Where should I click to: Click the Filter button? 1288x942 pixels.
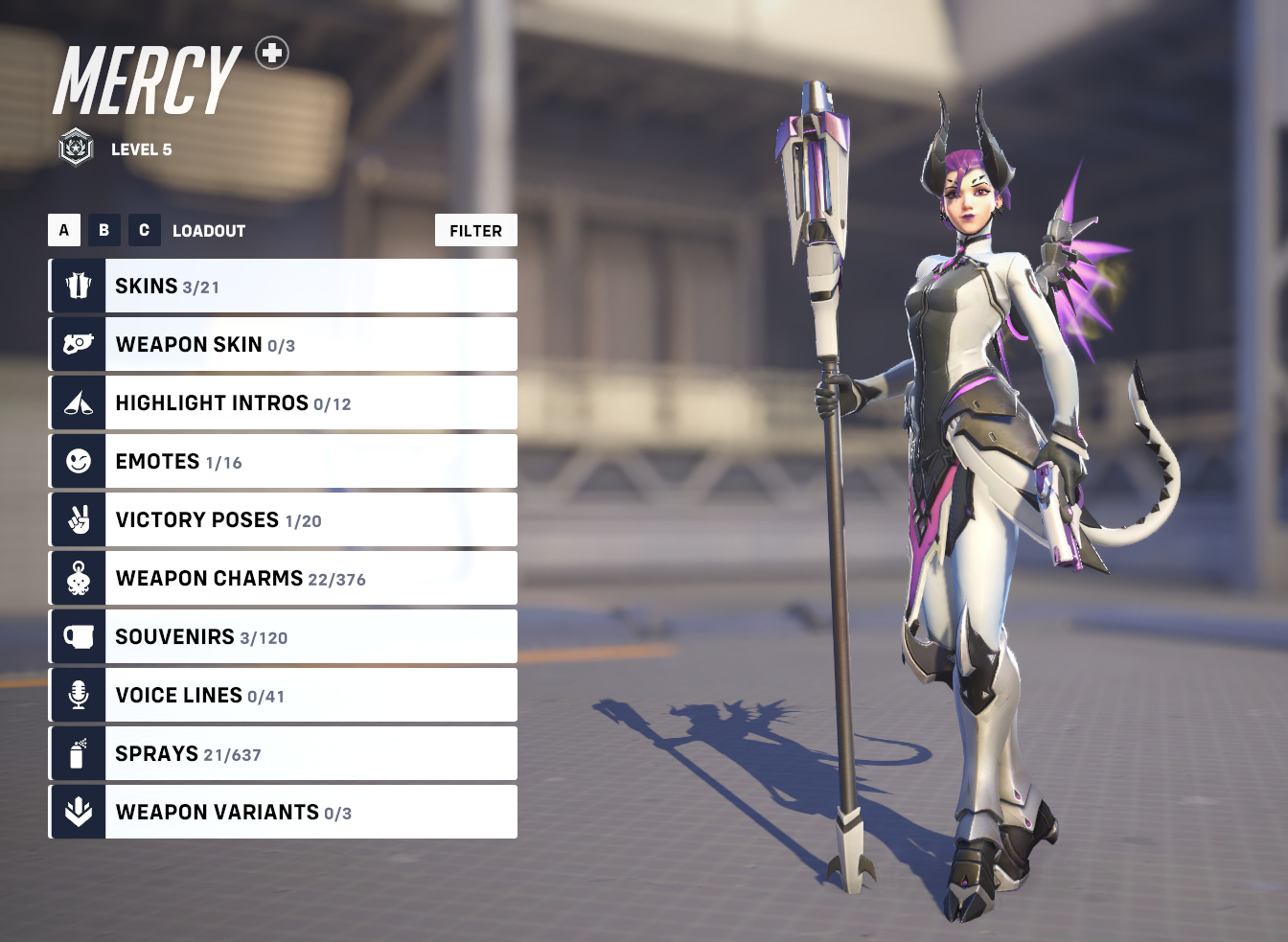click(x=475, y=230)
